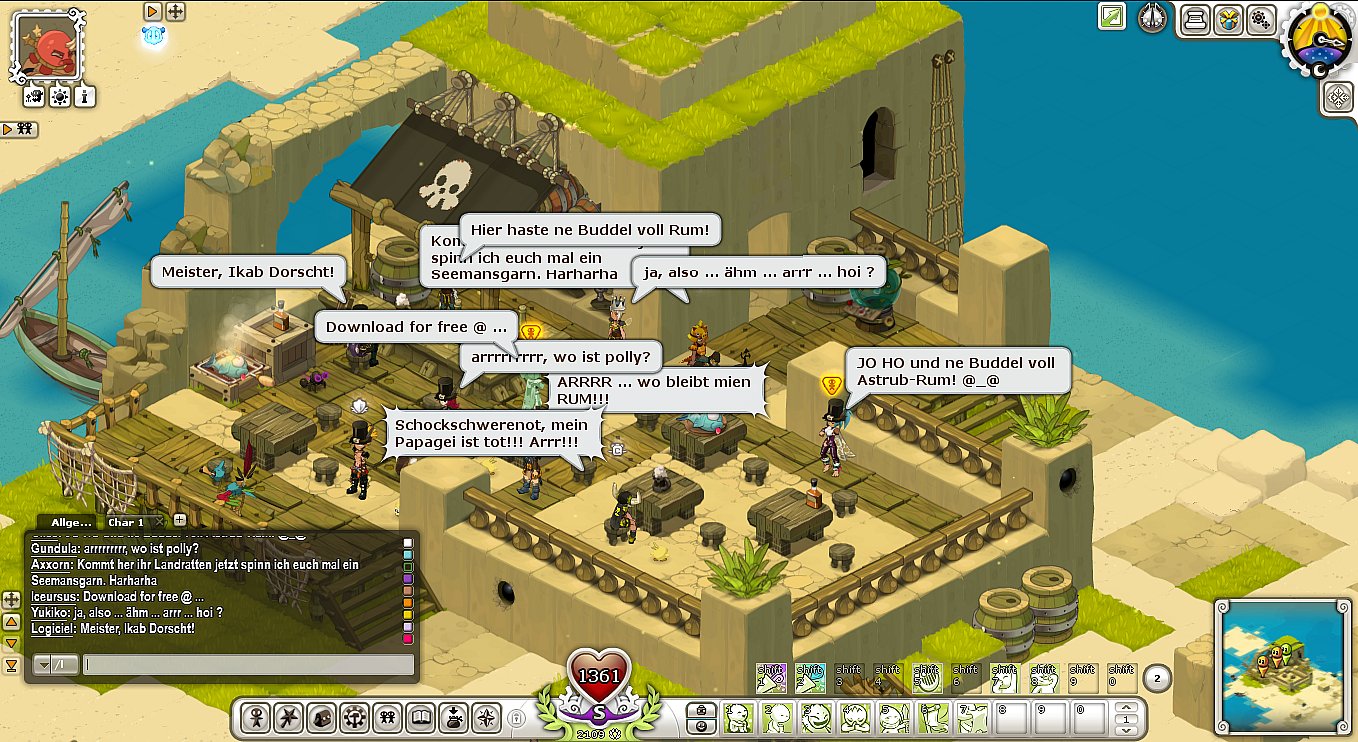Switch to the Allge... chat tab

point(70,522)
